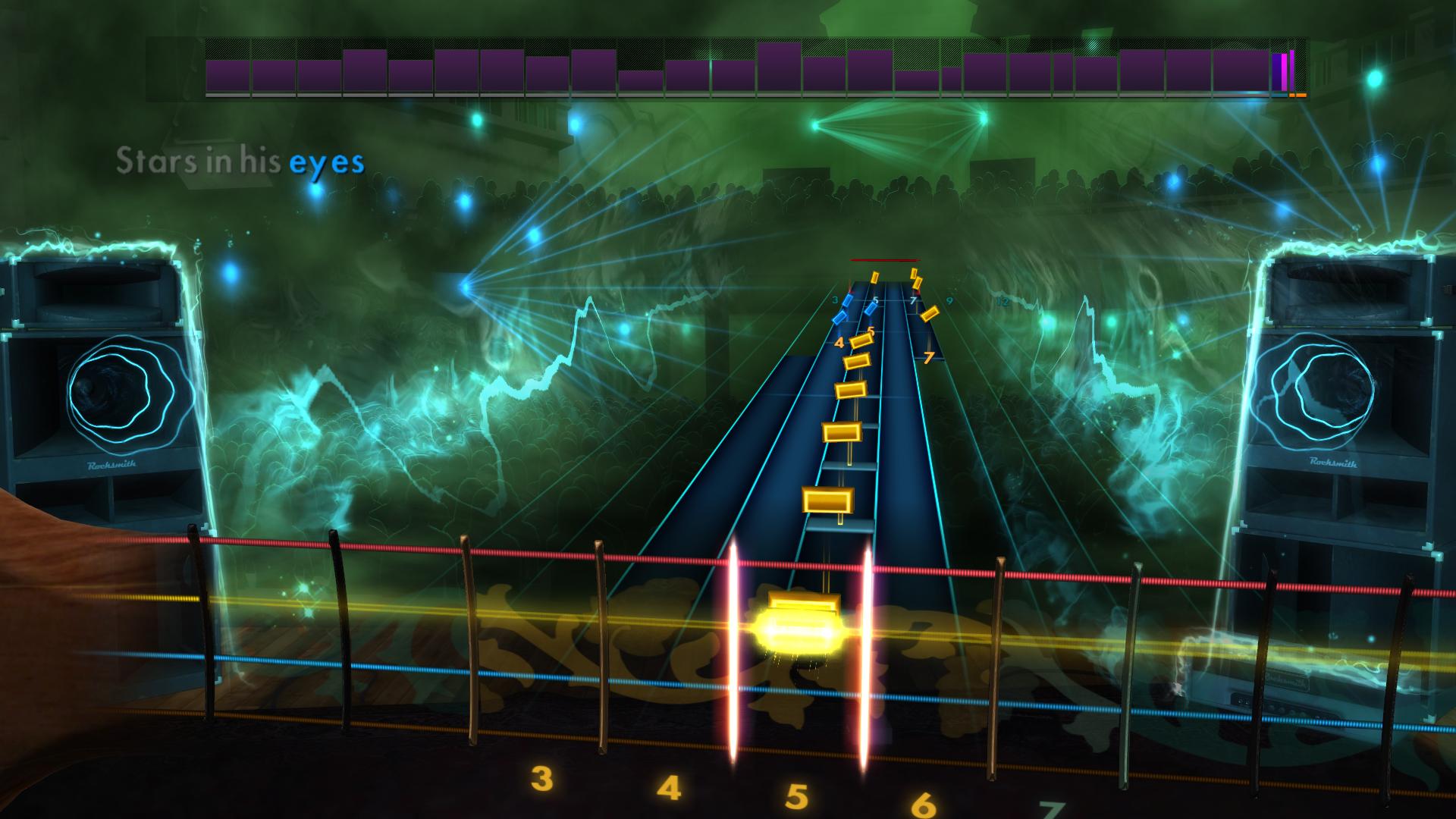Click the tilted yellow note beside fret 7
1456x819 pixels.
tap(930, 315)
